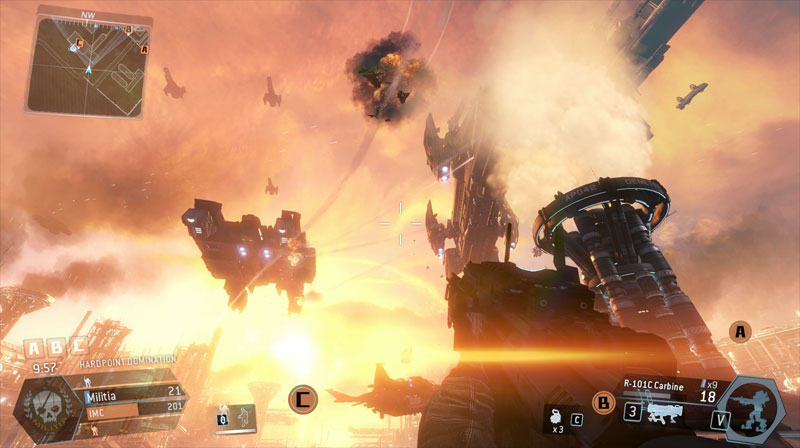This screenshot has height=448, width=800.
Task: Activate the Titan status hexagon icon
Action: point(753,409)
